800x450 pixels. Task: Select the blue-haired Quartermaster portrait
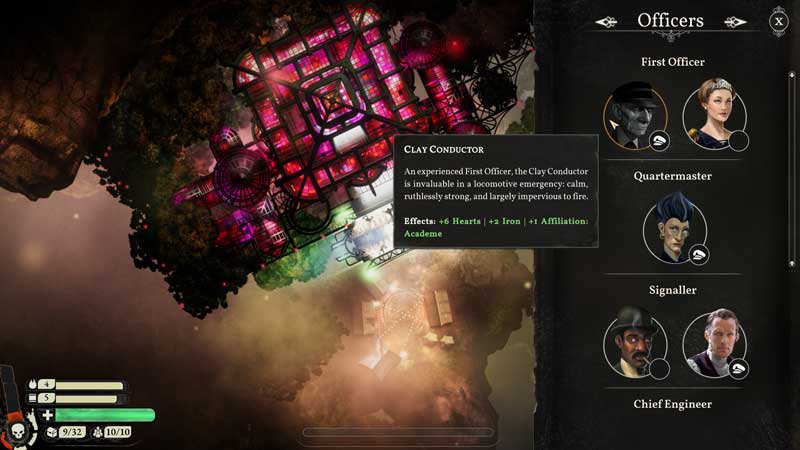[674, 228]
